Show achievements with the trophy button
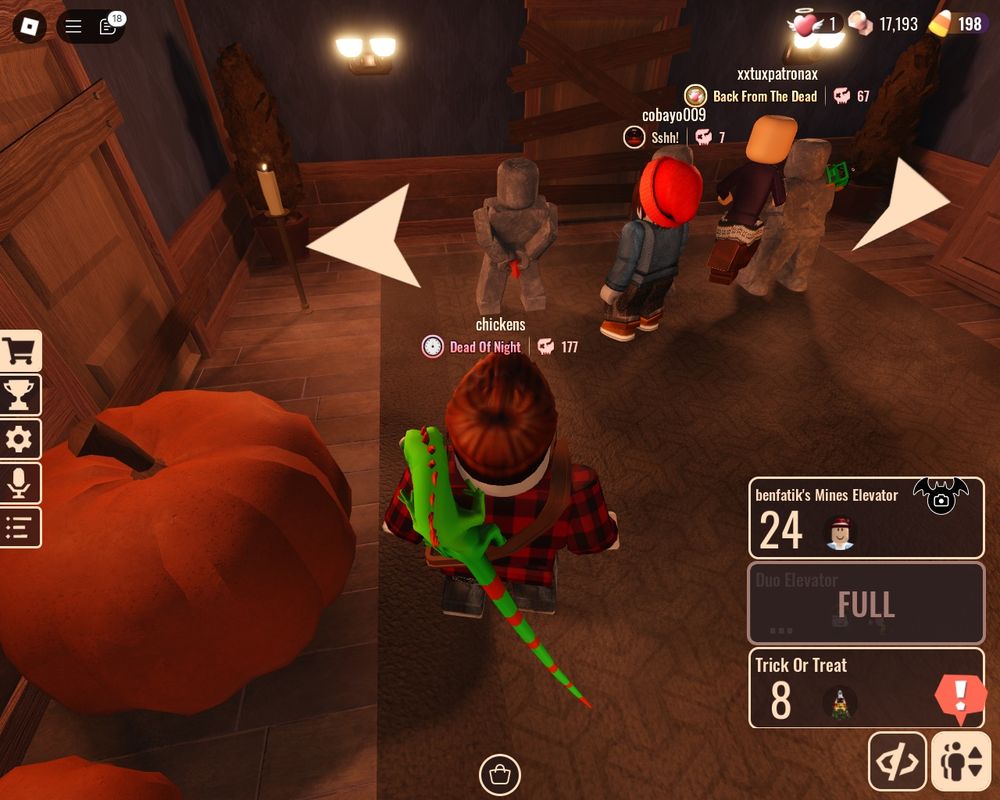Viewport: 1000px width, 800px height. (x=20, y=395)
